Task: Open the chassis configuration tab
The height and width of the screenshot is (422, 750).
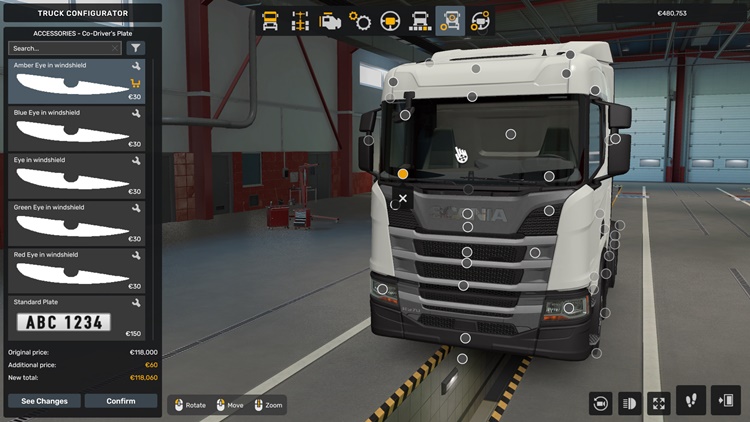Action: pos(300,20)
